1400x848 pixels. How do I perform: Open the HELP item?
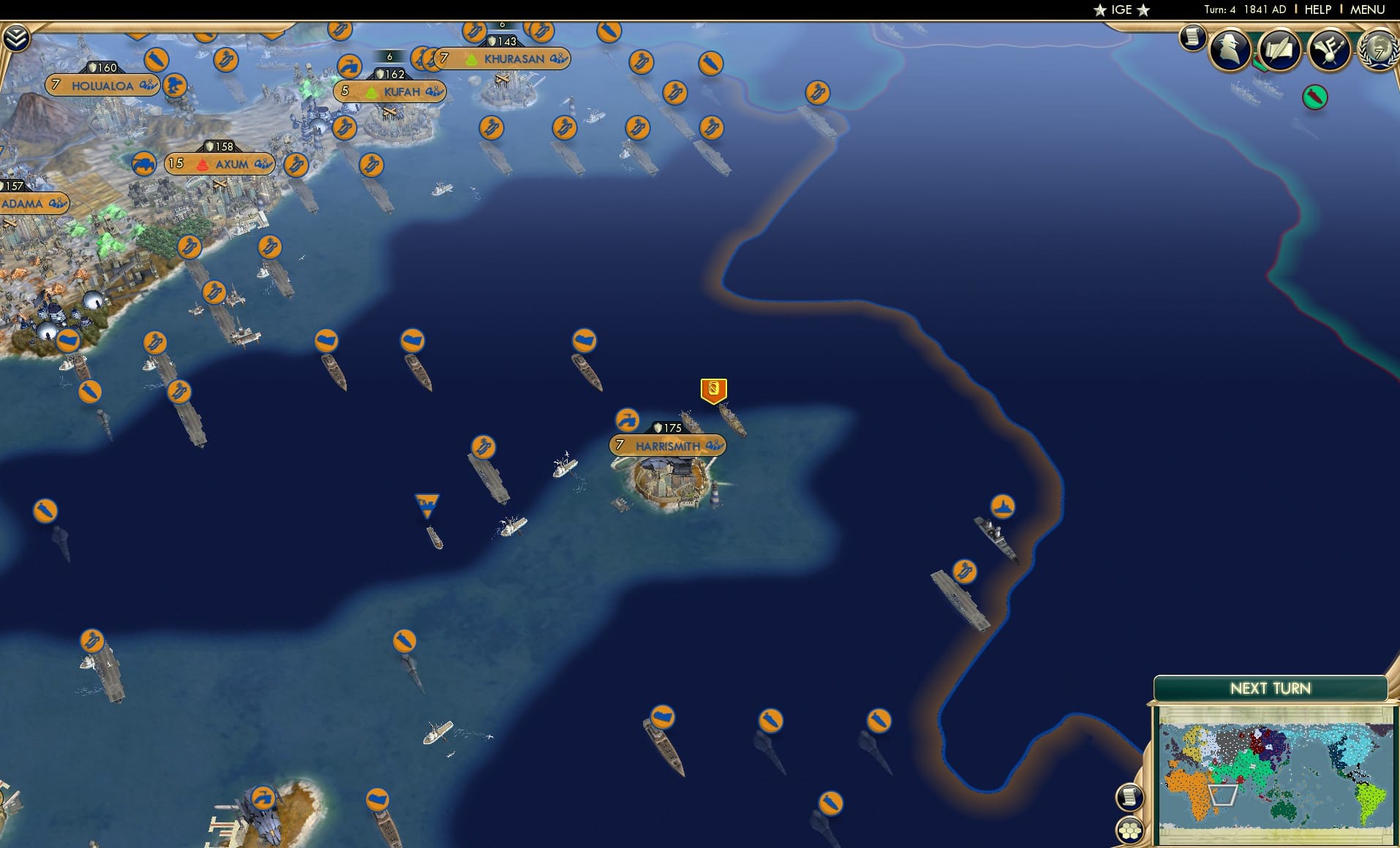point(1317,10)
